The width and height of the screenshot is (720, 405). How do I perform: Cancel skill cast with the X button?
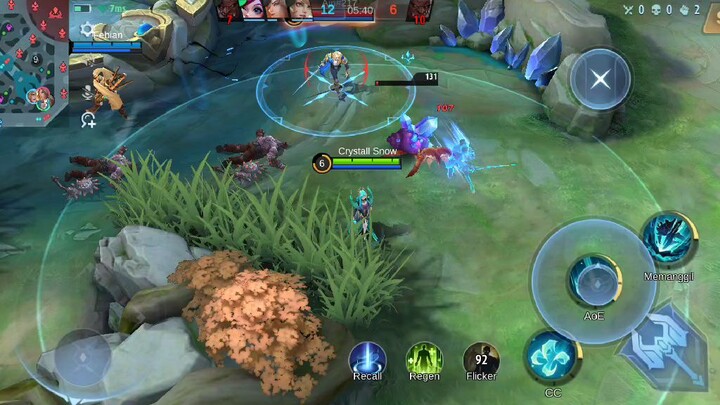[x=600, y=79]
